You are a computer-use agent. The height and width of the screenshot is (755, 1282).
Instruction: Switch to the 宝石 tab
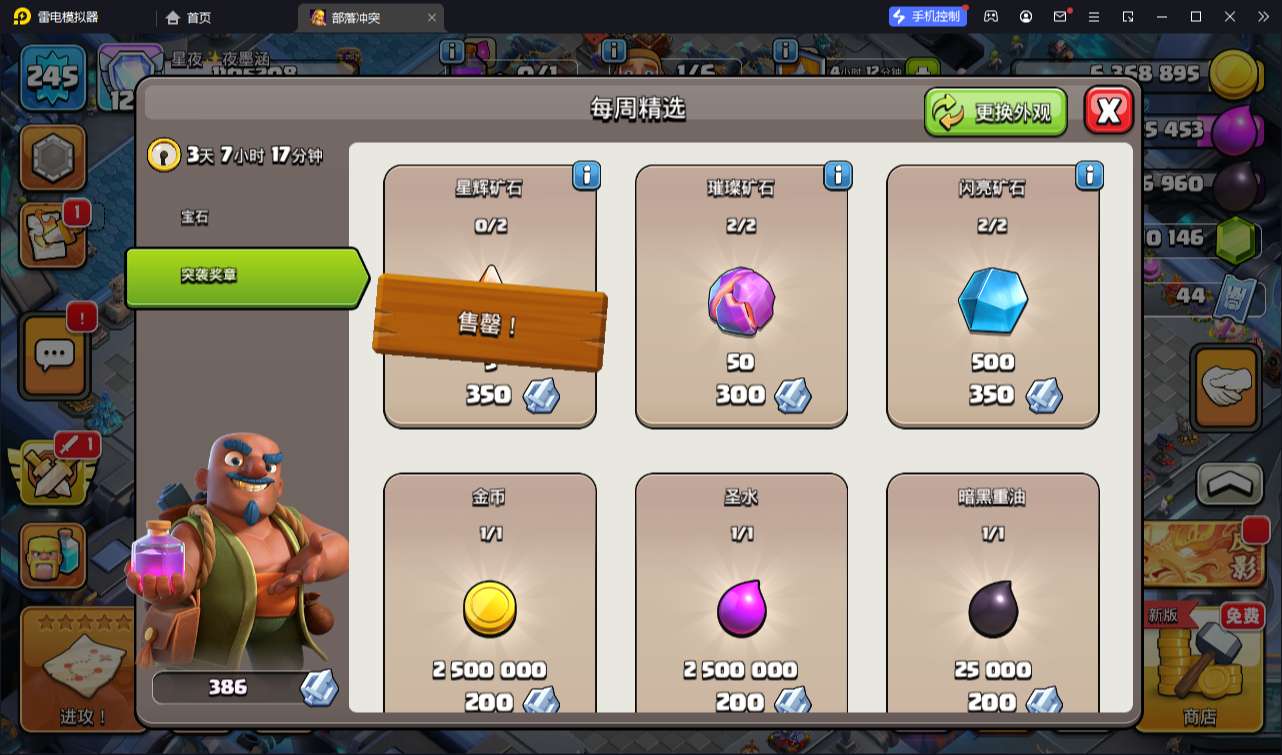coord(196,217)
